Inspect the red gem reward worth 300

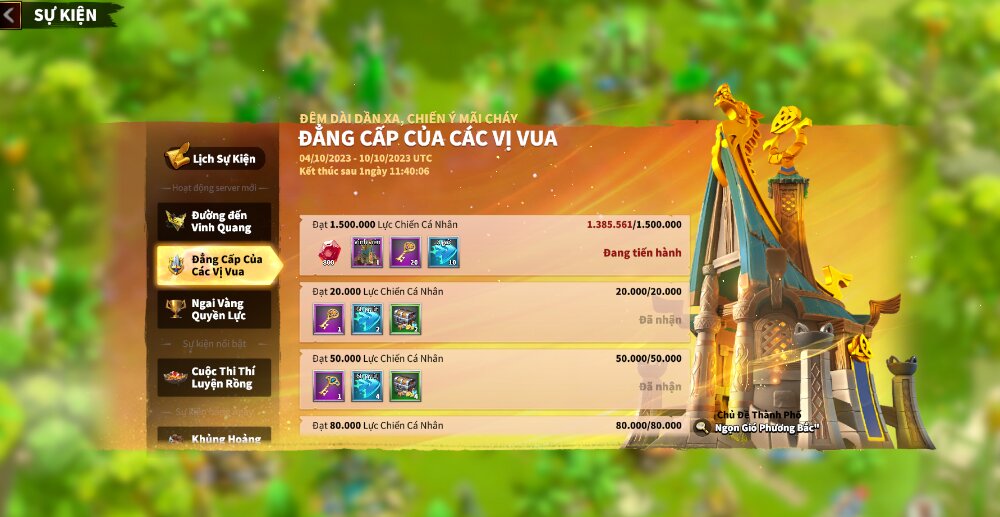(x=329, y=253)
